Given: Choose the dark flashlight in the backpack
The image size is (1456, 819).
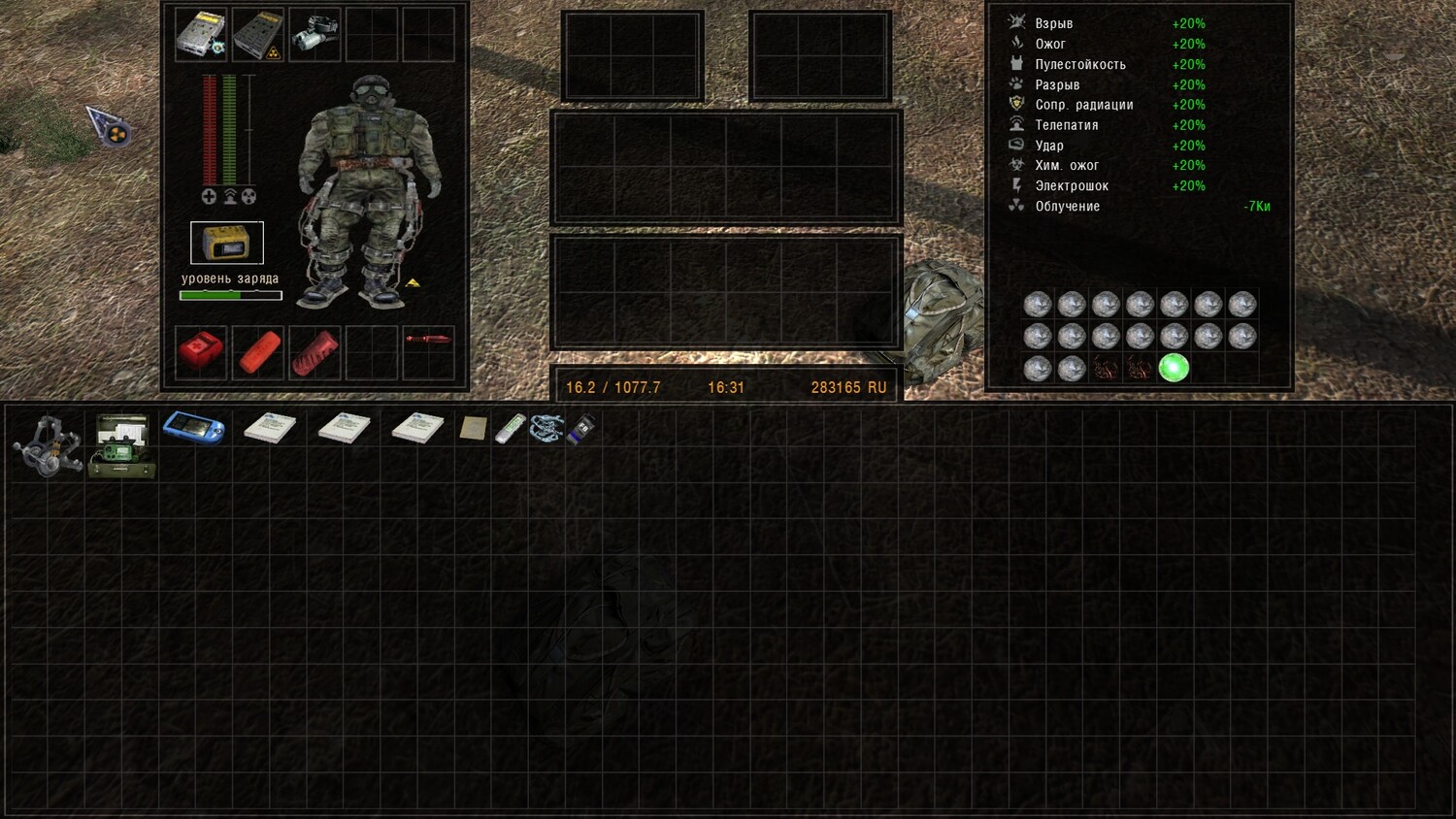Looking at the screenshot, I should (x=582, y=429).
